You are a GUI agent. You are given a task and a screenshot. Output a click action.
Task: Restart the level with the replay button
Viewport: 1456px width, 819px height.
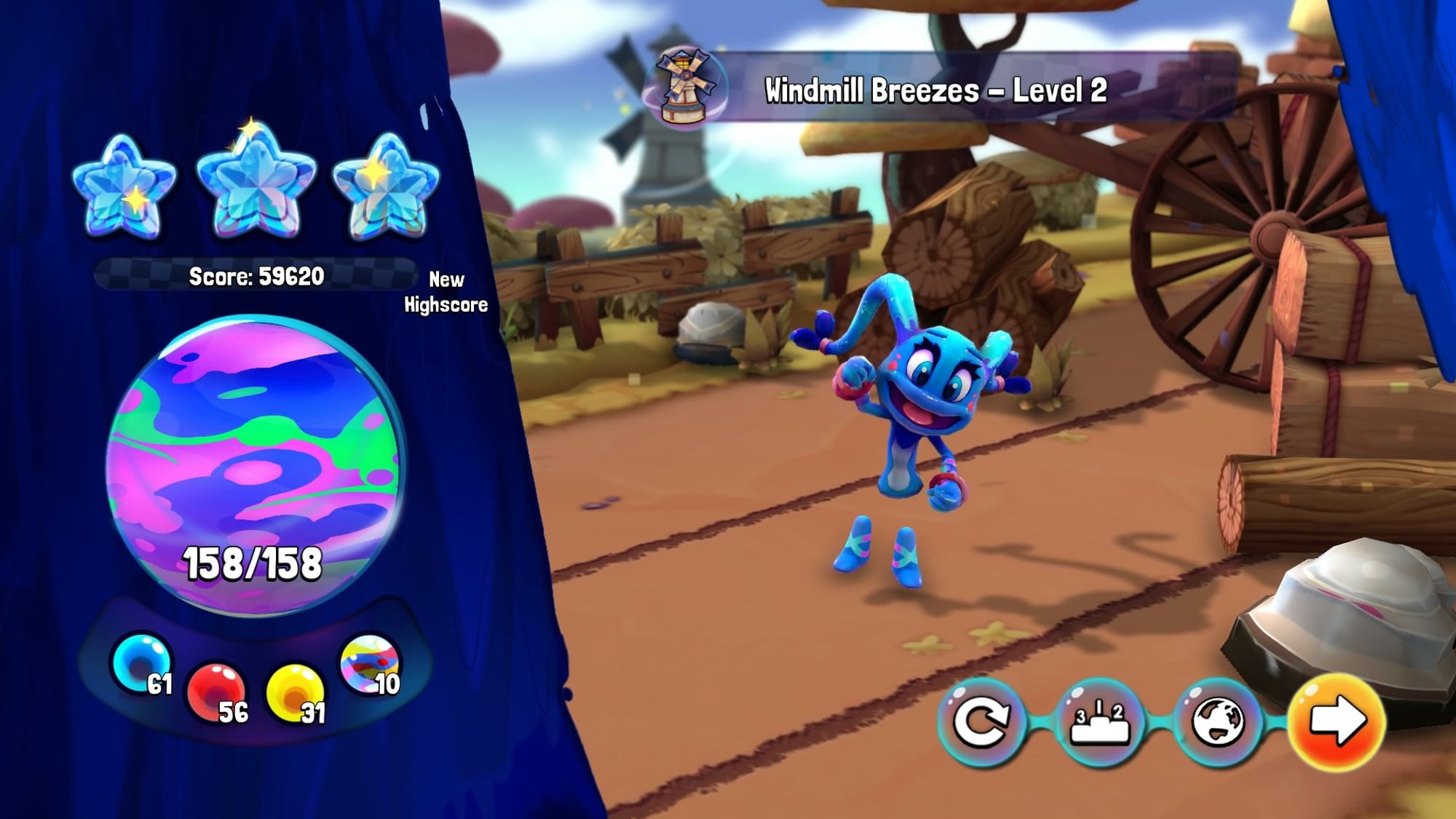981,721
